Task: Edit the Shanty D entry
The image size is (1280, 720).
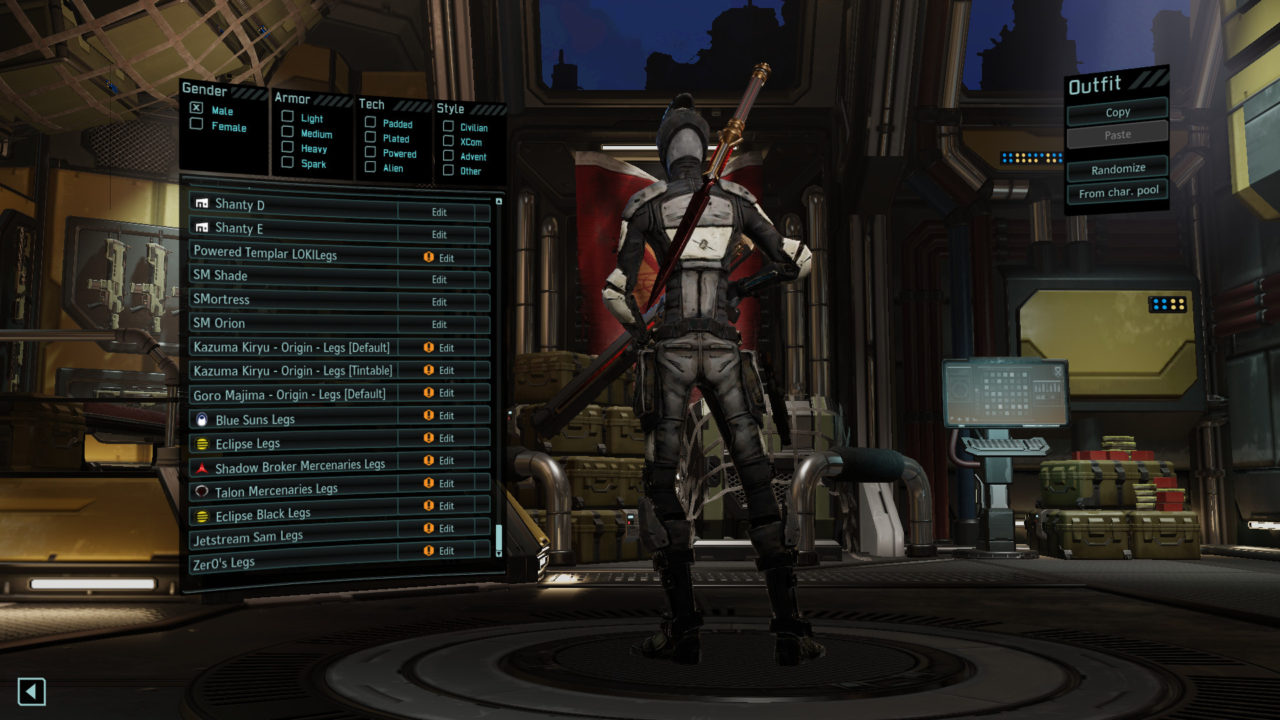Action: (439, 212)
